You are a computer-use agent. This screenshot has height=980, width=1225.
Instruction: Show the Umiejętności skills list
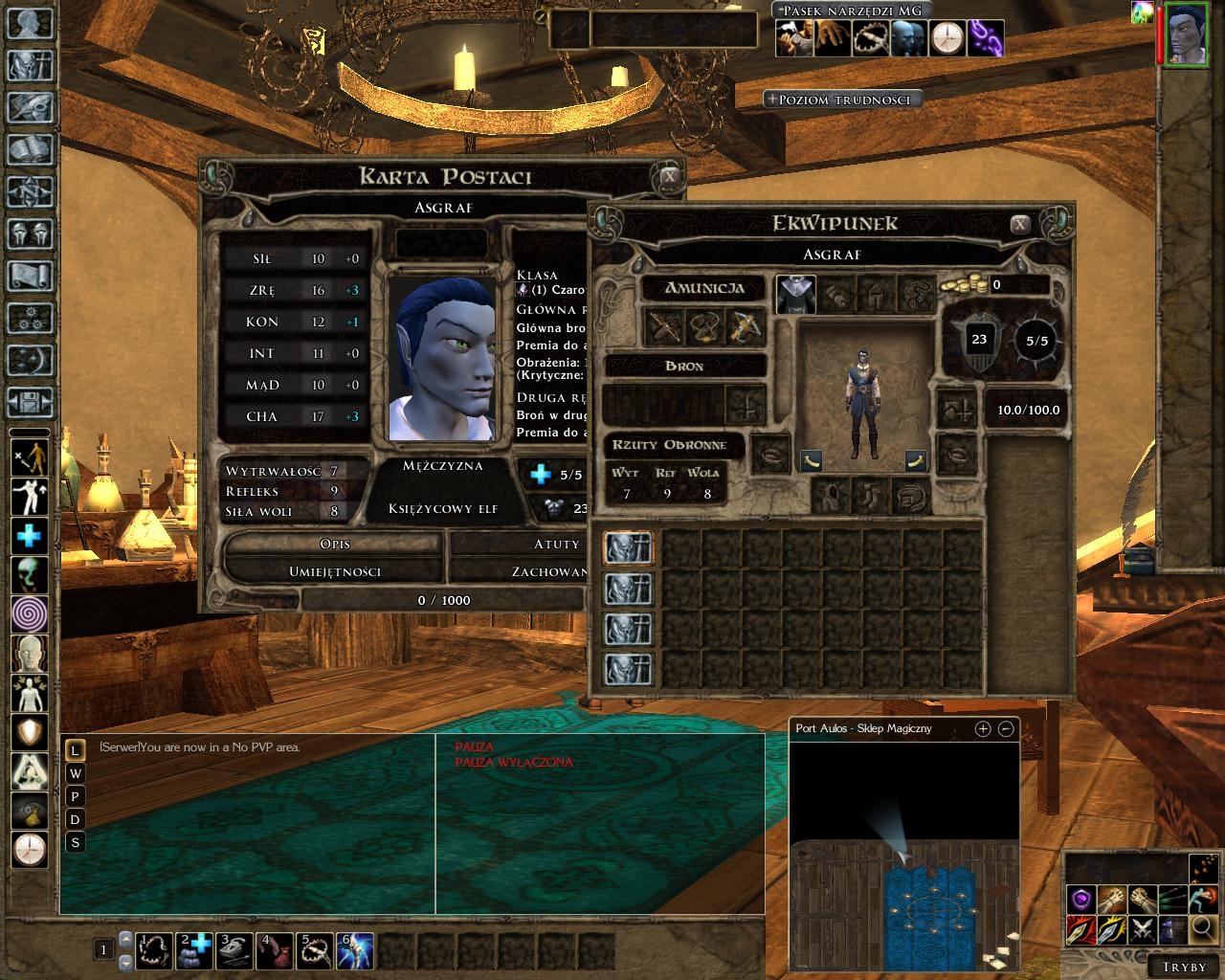pyautogui.click(x=334, y=571)
